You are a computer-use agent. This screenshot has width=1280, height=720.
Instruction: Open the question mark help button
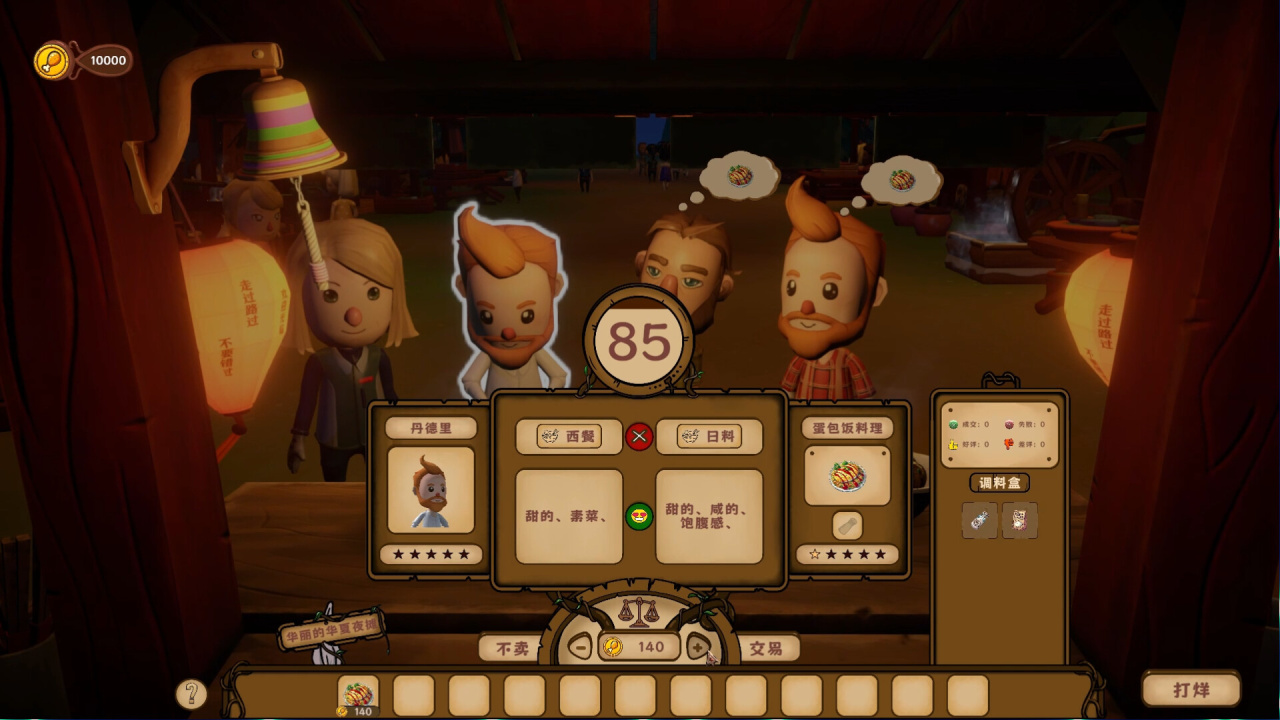pyautogui.click(x=191, y=693)
